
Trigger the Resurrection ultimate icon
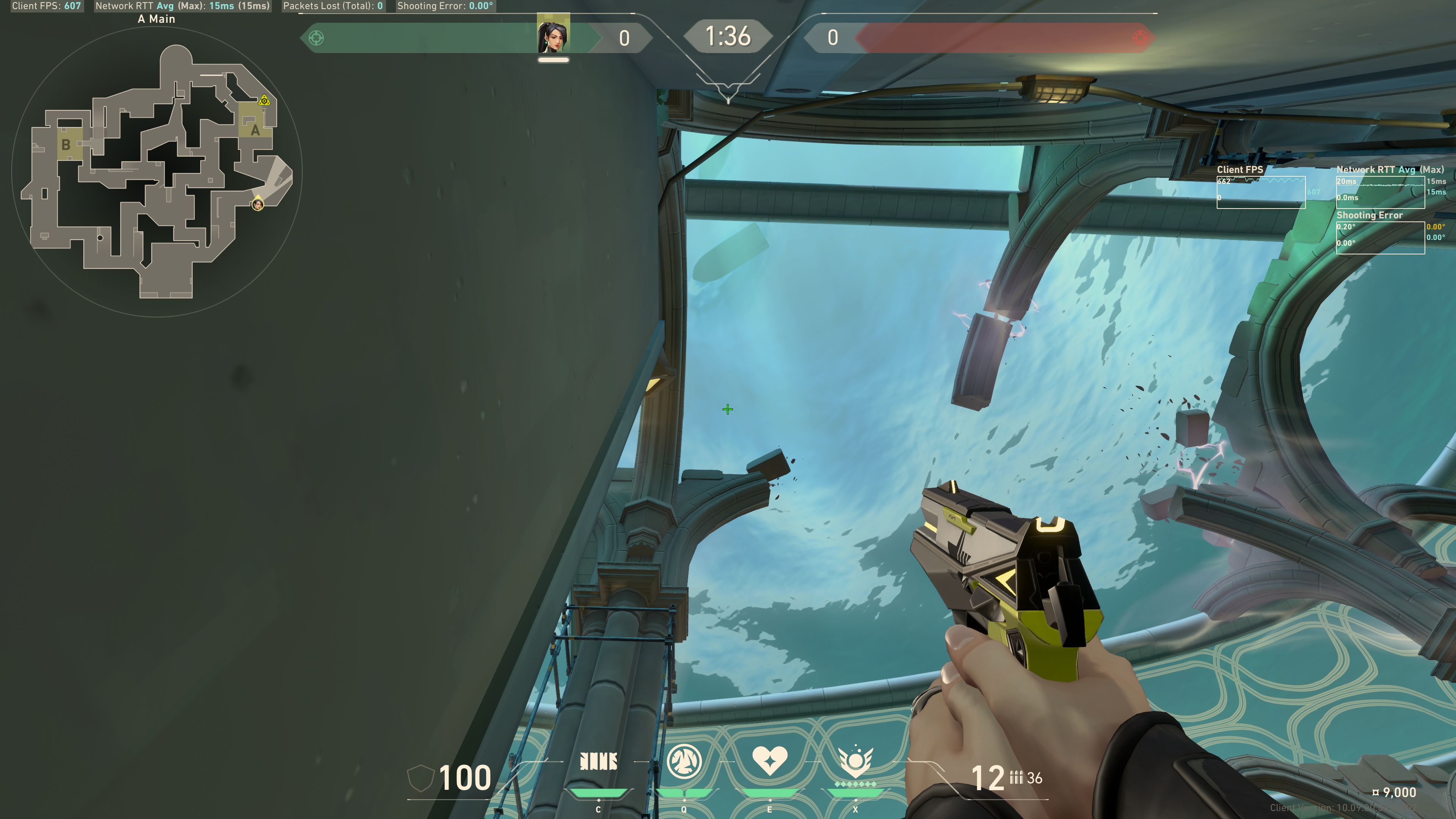click(x=855, y=761)
